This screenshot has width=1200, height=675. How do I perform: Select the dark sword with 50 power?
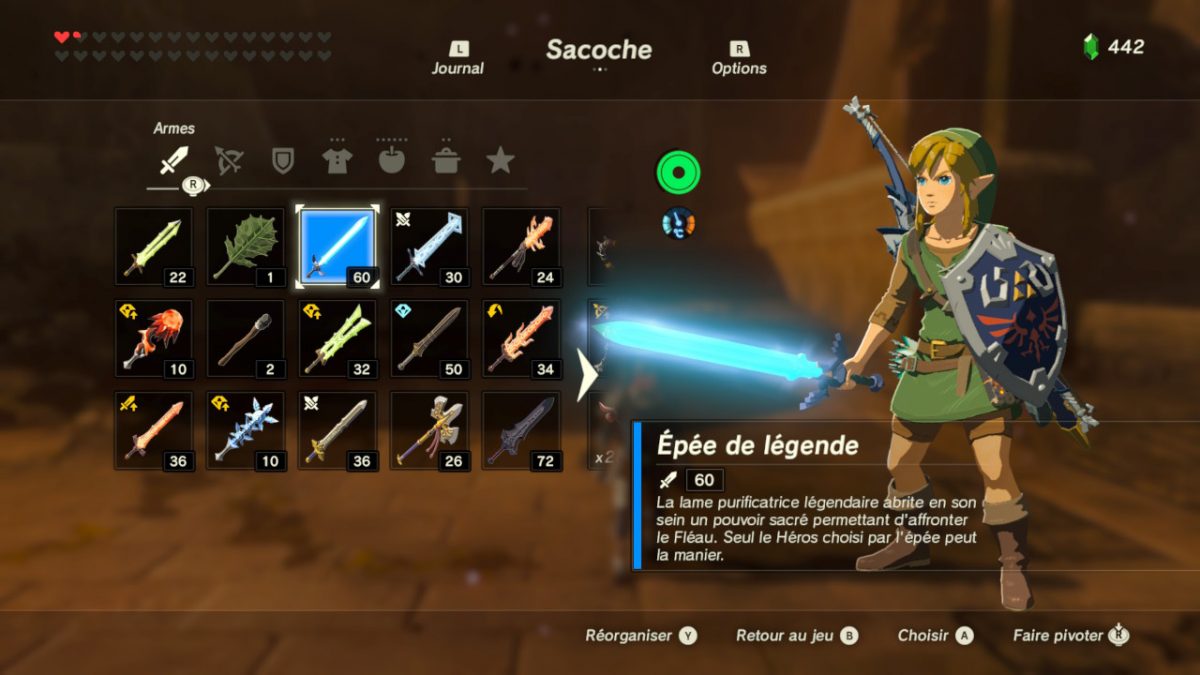(429, 339)
